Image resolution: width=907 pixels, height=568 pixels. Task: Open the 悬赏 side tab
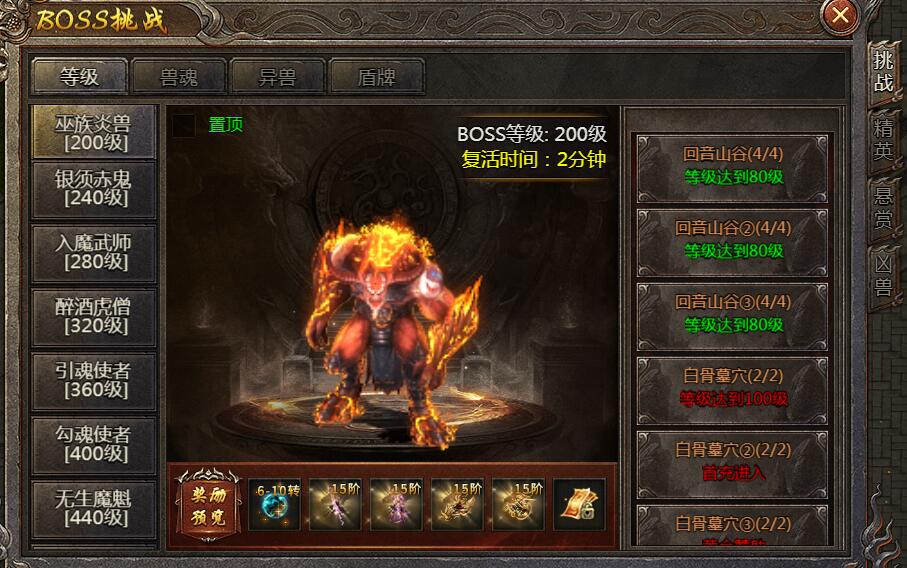click(884, 208)
